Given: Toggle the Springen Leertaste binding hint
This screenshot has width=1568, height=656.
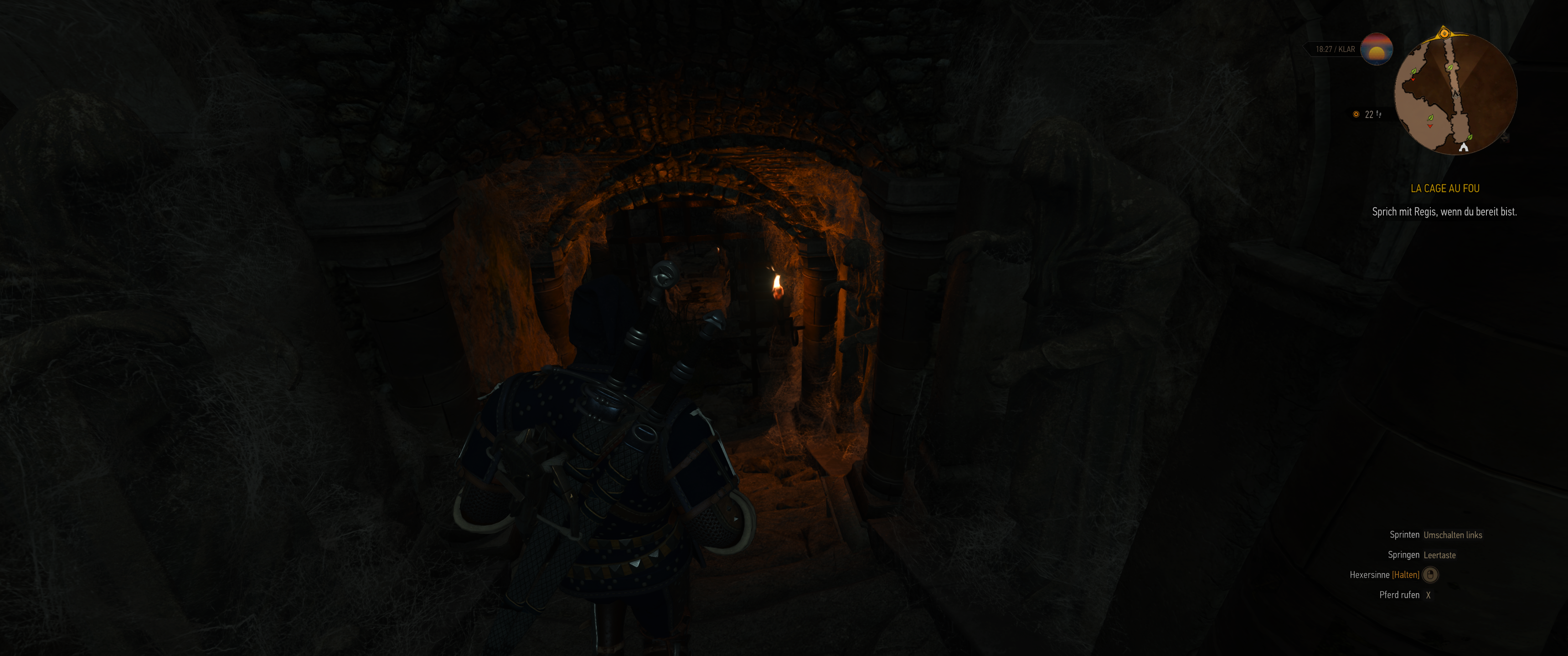Looking at the screenshot, I should pos(1440,554).
